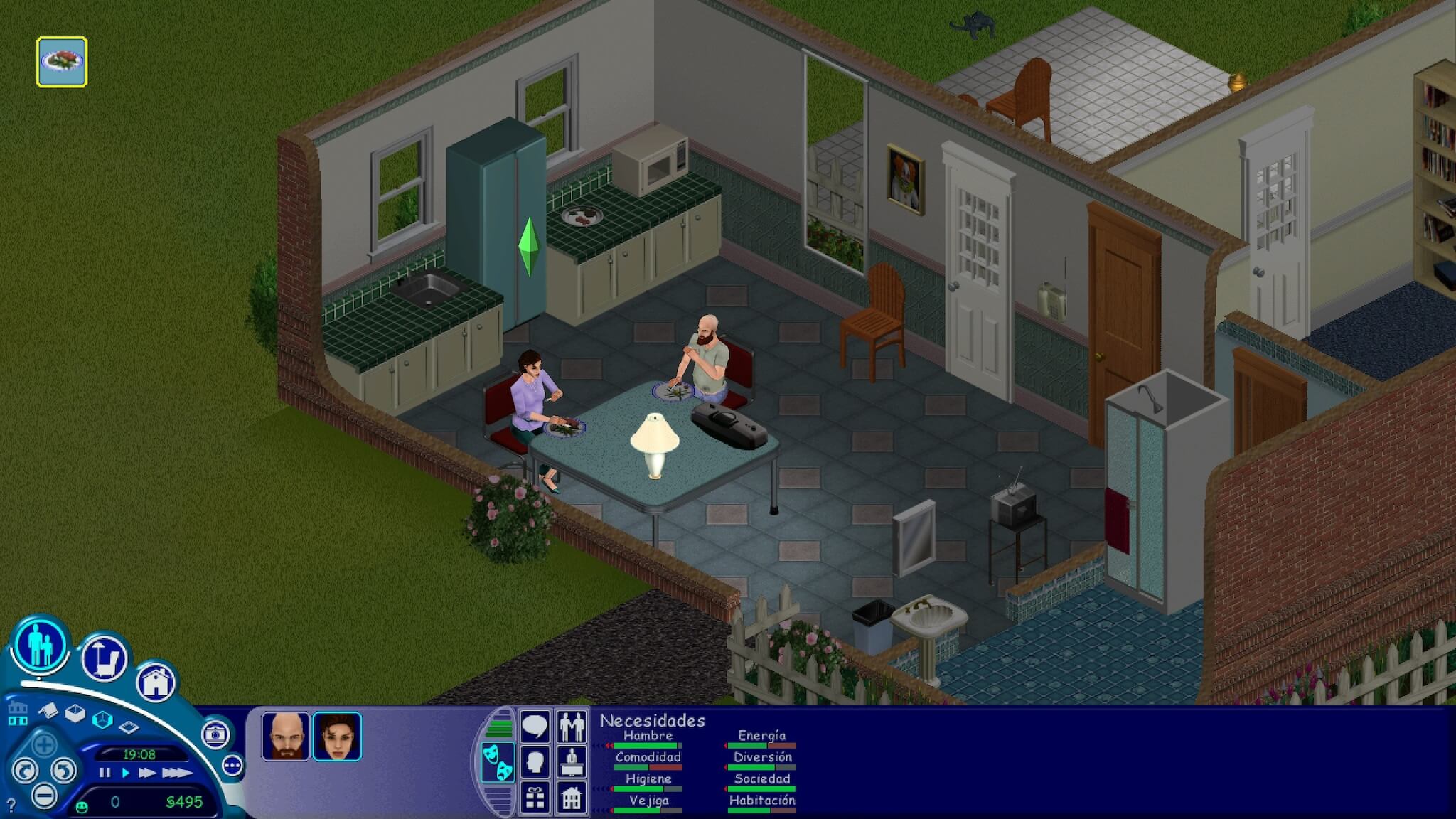Open the house information panel

pos(572,799)
